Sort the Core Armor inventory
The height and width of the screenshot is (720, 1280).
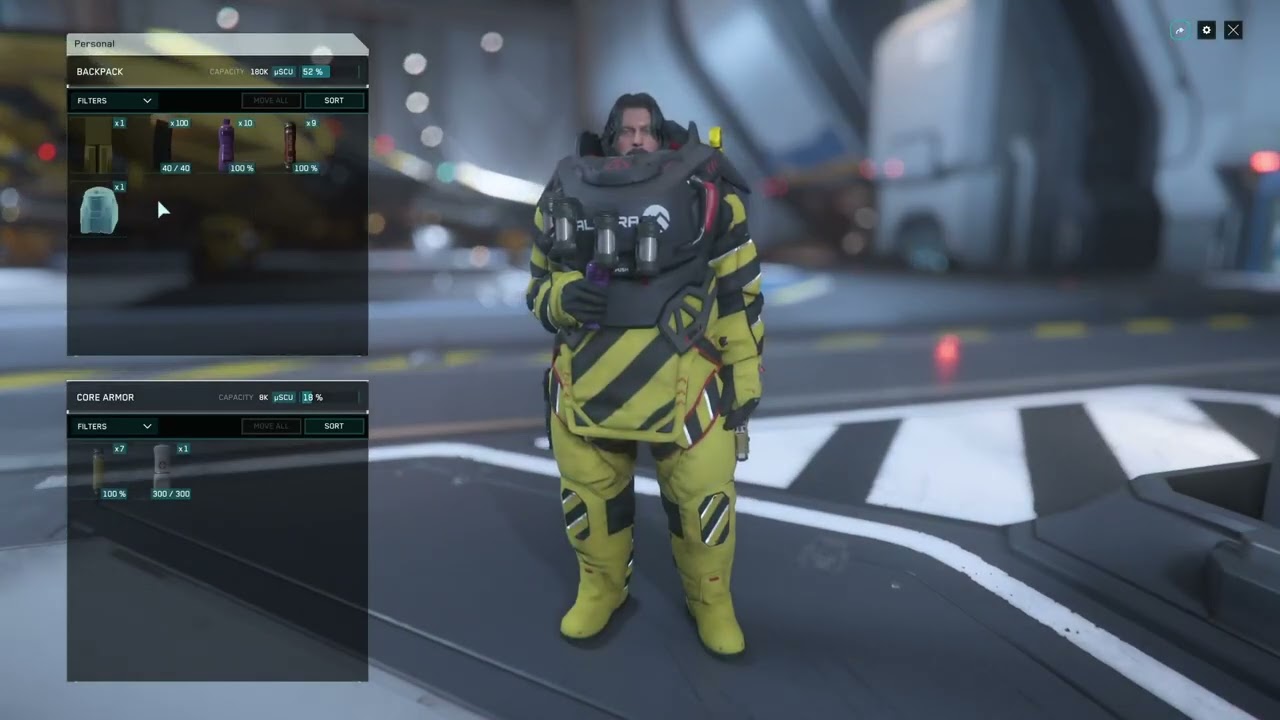(334, 426)
